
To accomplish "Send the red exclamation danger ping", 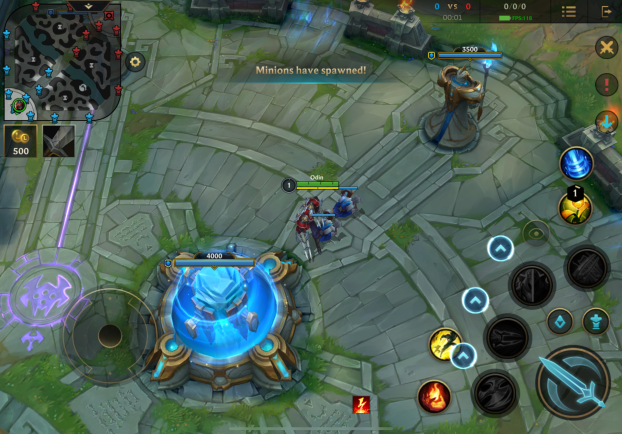I will (x=606, y=85).
